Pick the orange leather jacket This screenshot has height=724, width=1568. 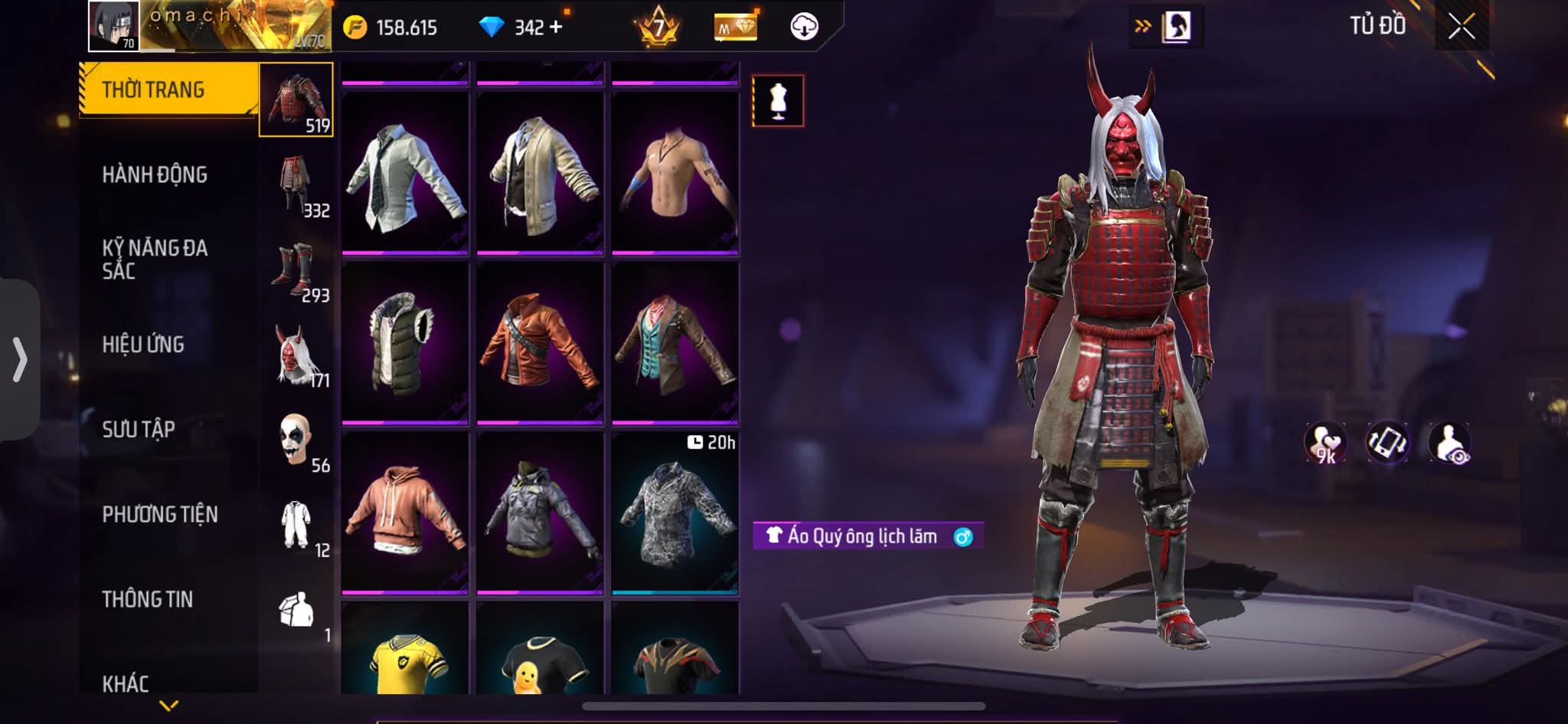click(x=540, y=342)
